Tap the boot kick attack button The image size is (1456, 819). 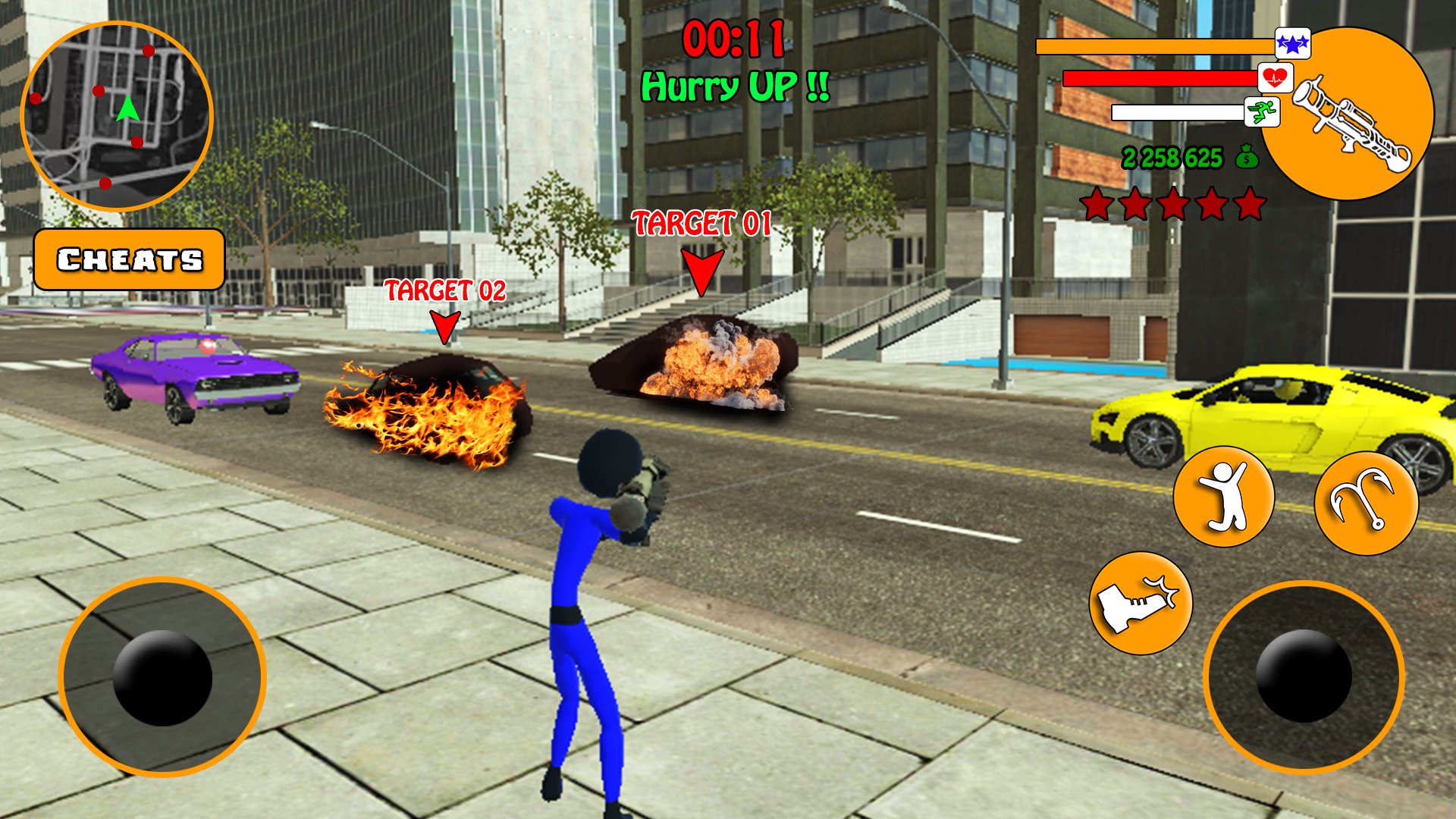coord(1140,603)
